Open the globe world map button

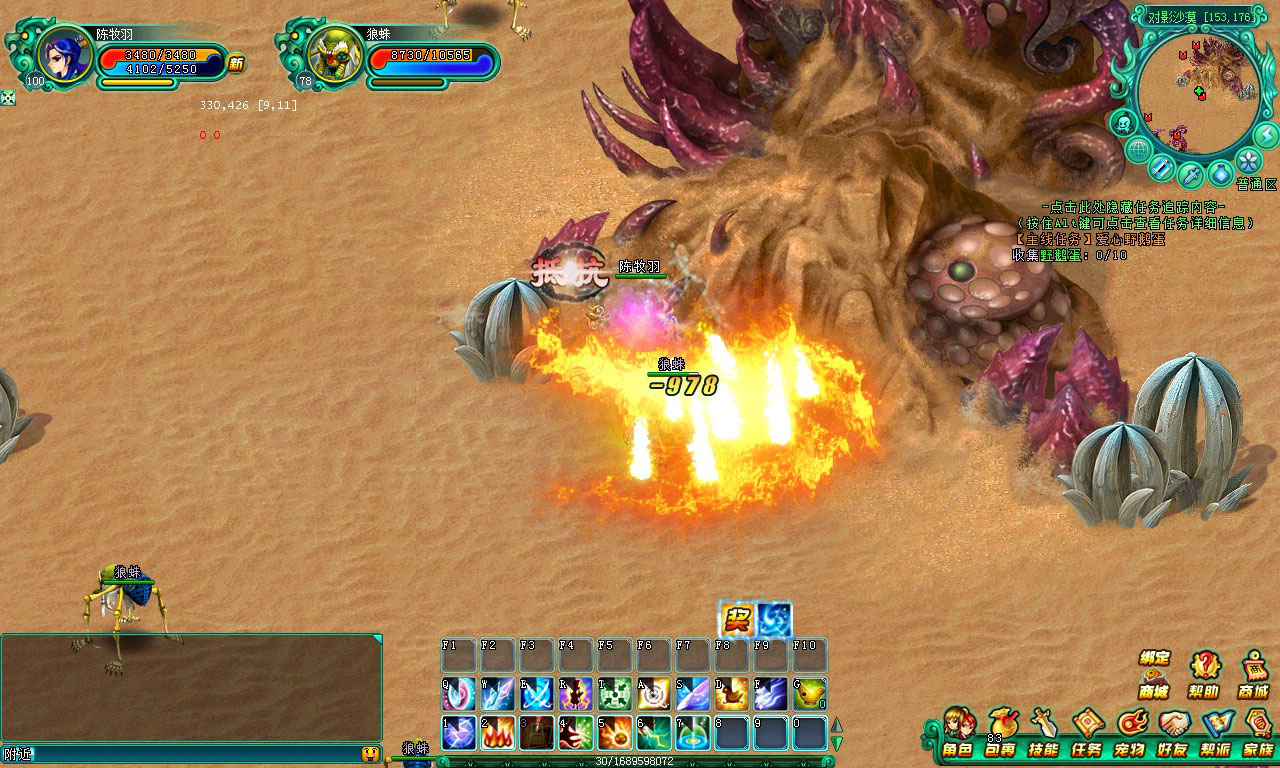click(1138, 150)
